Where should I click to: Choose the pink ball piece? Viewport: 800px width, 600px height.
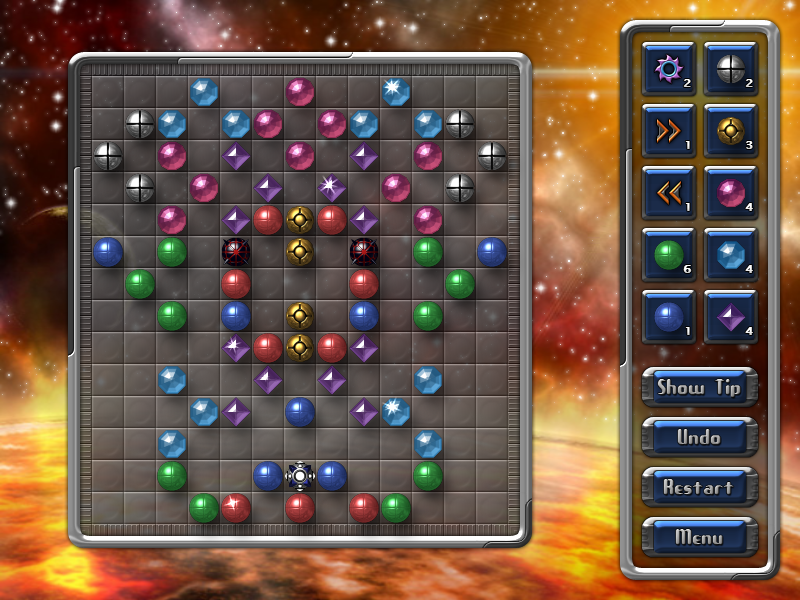click(730, 192)
